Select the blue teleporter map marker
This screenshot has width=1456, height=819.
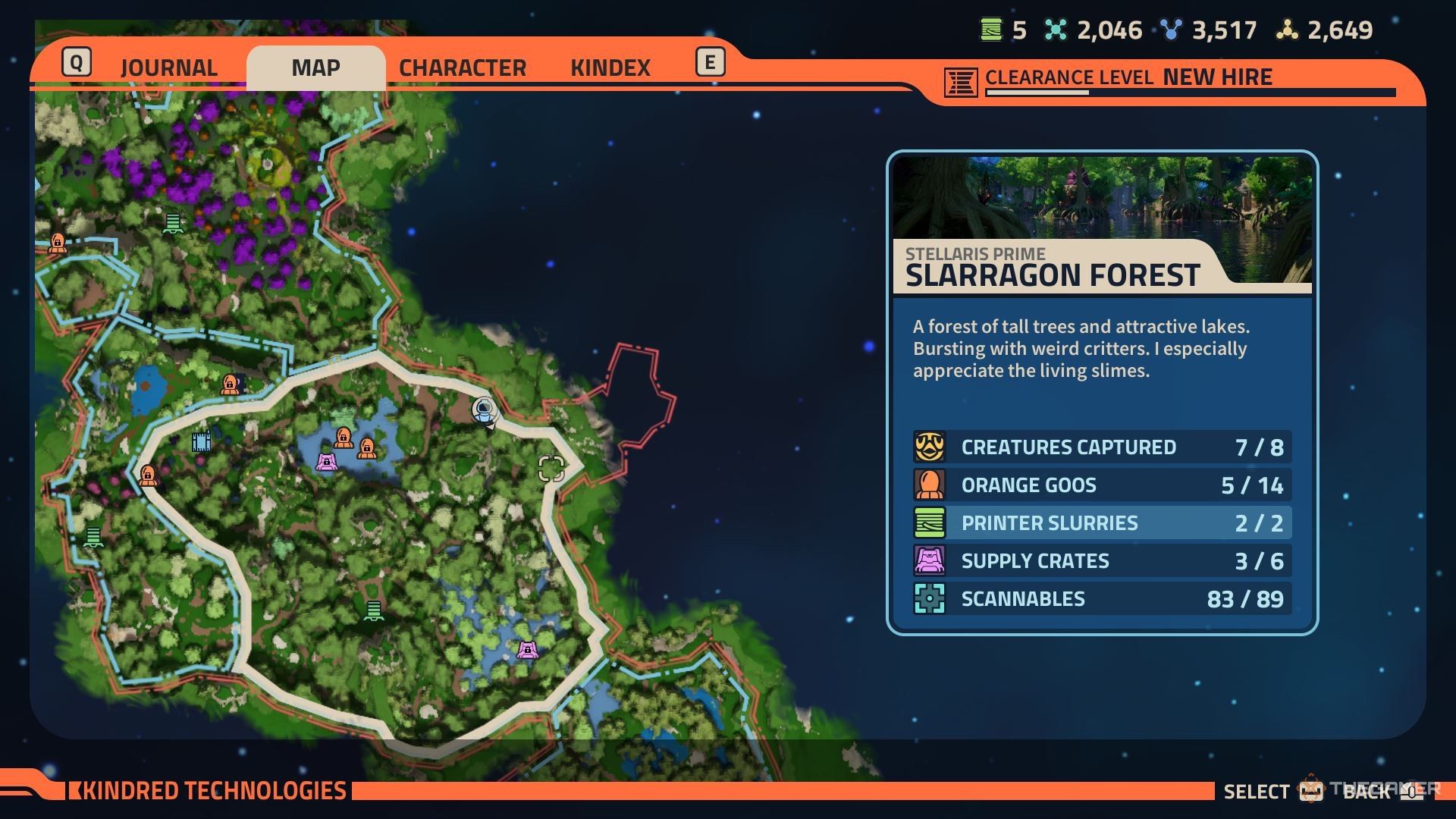(x=201, y=441)
